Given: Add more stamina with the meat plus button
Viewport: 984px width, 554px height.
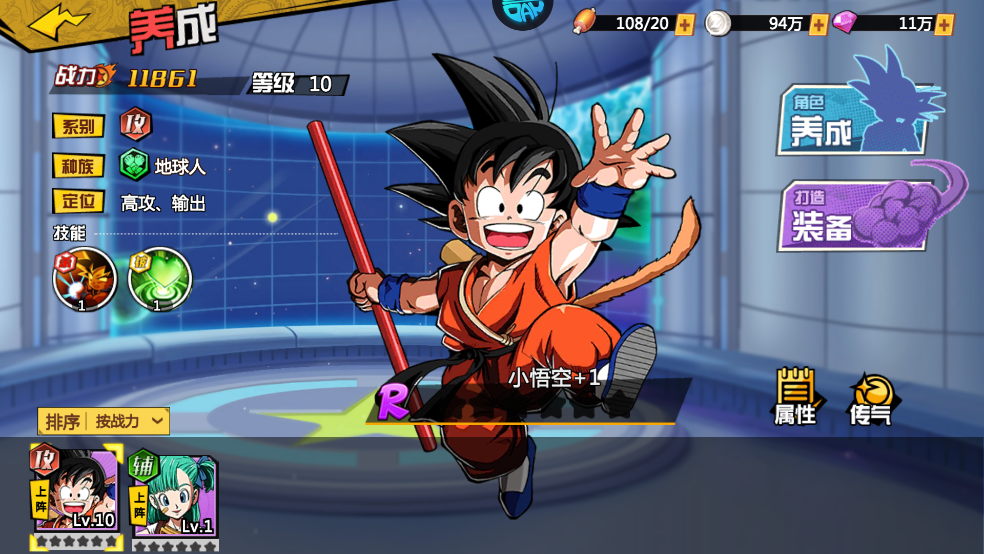Looking at the screenshot, I should click(x=684, y=24).
